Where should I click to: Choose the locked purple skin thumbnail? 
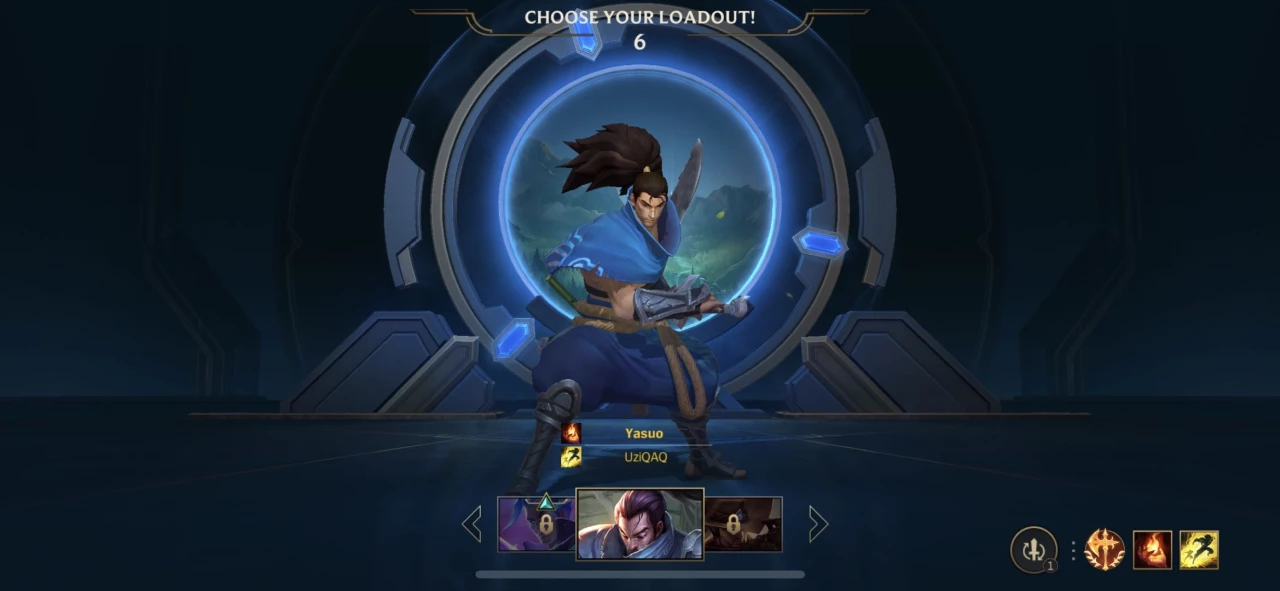(537, 524)
